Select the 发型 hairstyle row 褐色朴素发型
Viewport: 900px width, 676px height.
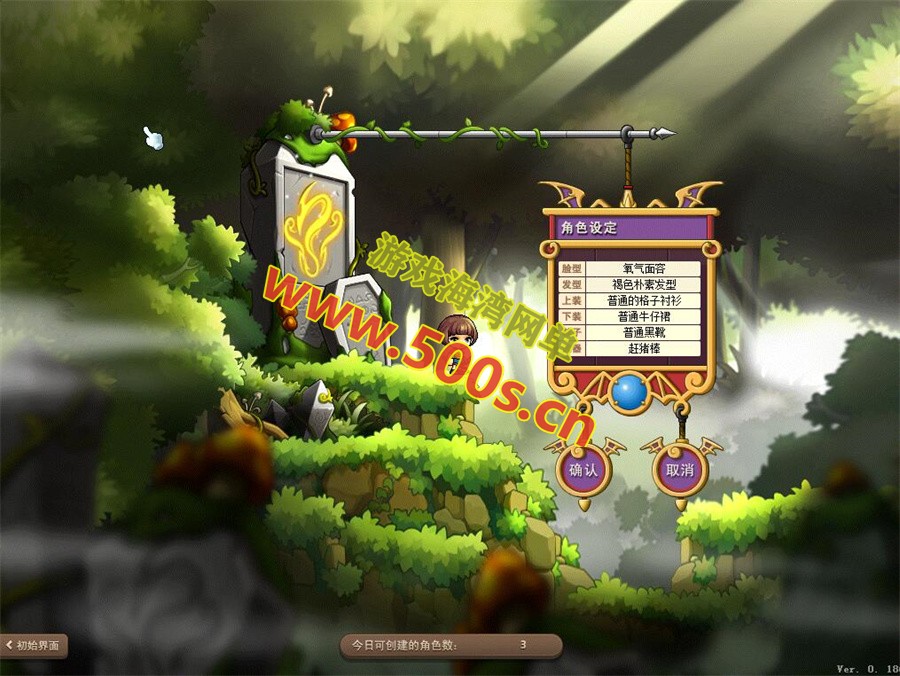coord(643,285)
